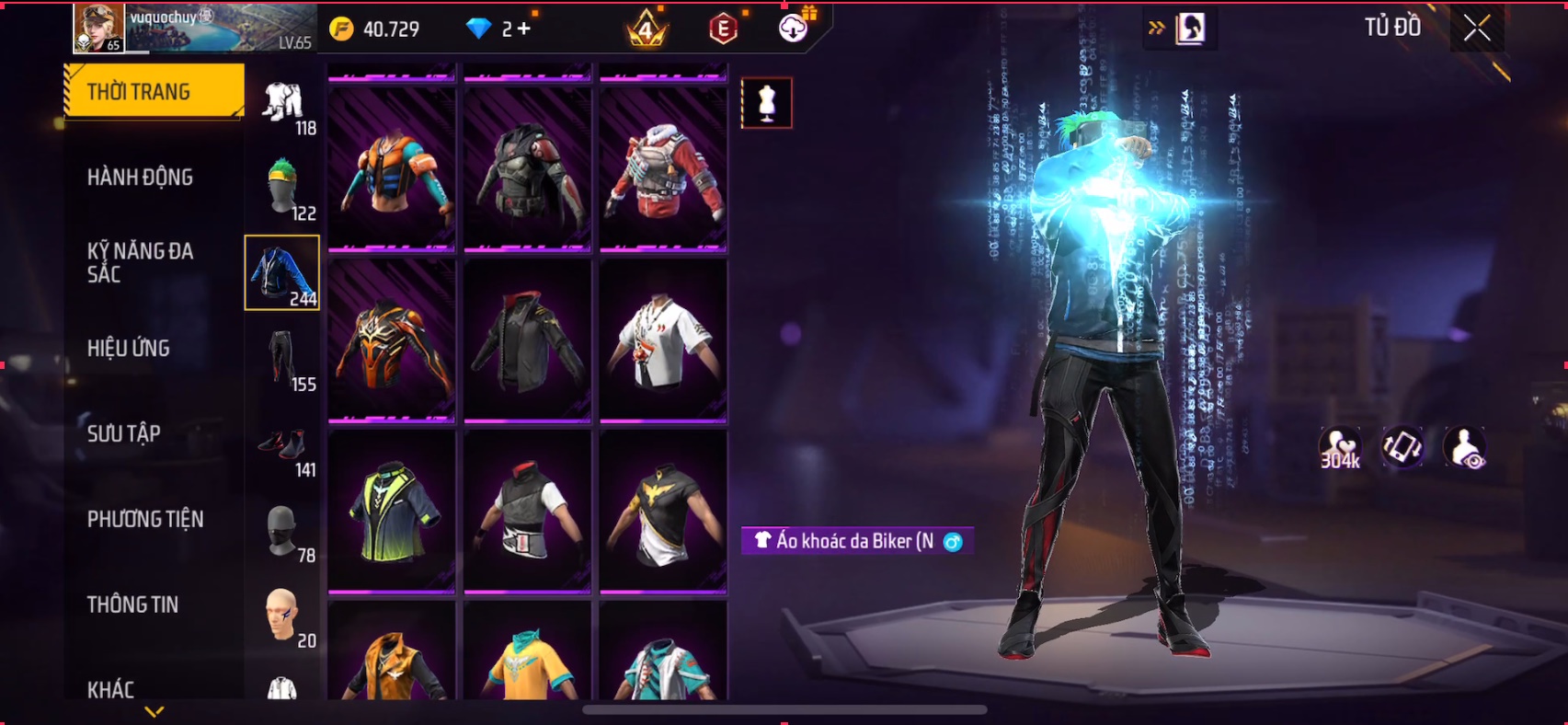Choose the black leather jacket with red collar

coord(528,340)
